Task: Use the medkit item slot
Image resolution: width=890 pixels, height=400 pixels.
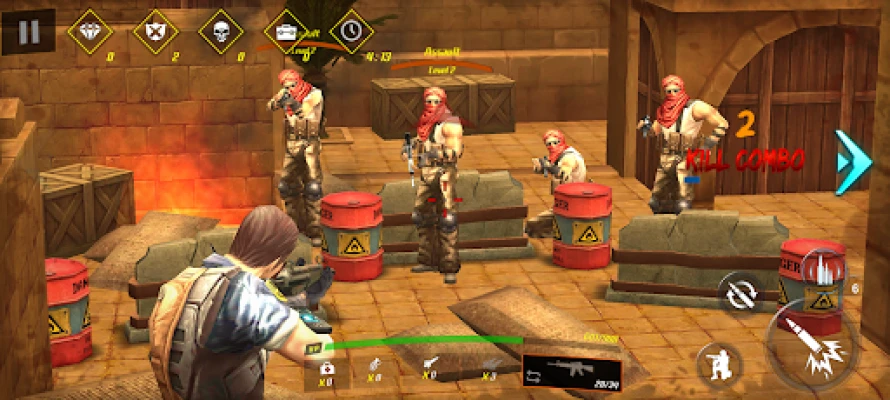Action: tap(327, 368)
